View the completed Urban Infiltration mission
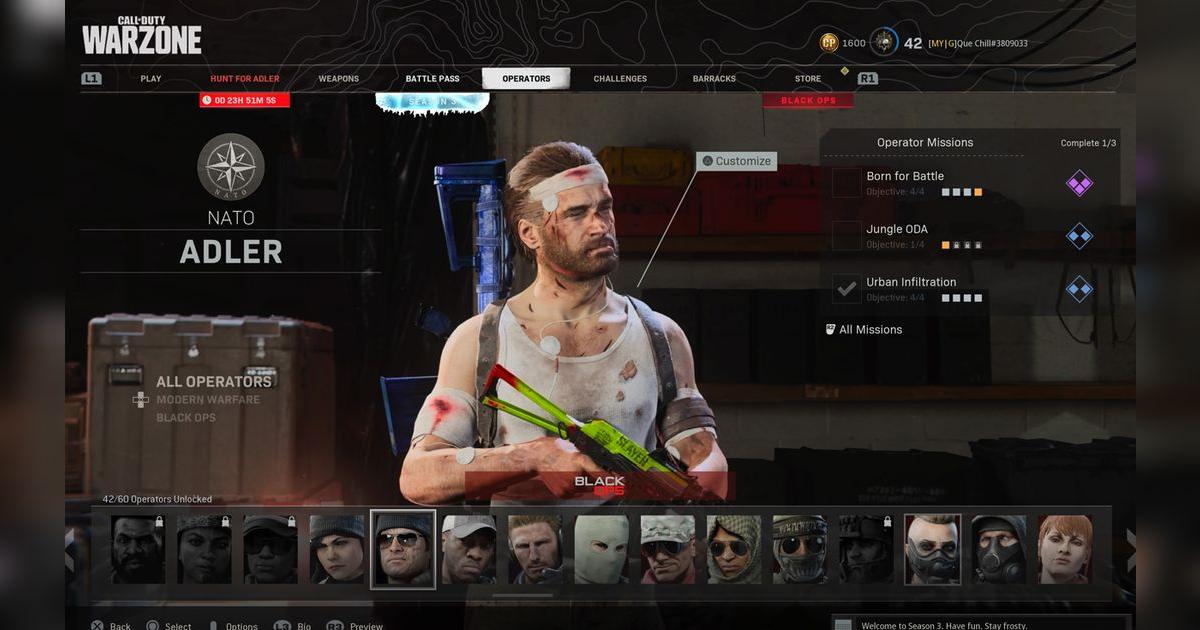1200x630 pixels. [x=911, y=283]
